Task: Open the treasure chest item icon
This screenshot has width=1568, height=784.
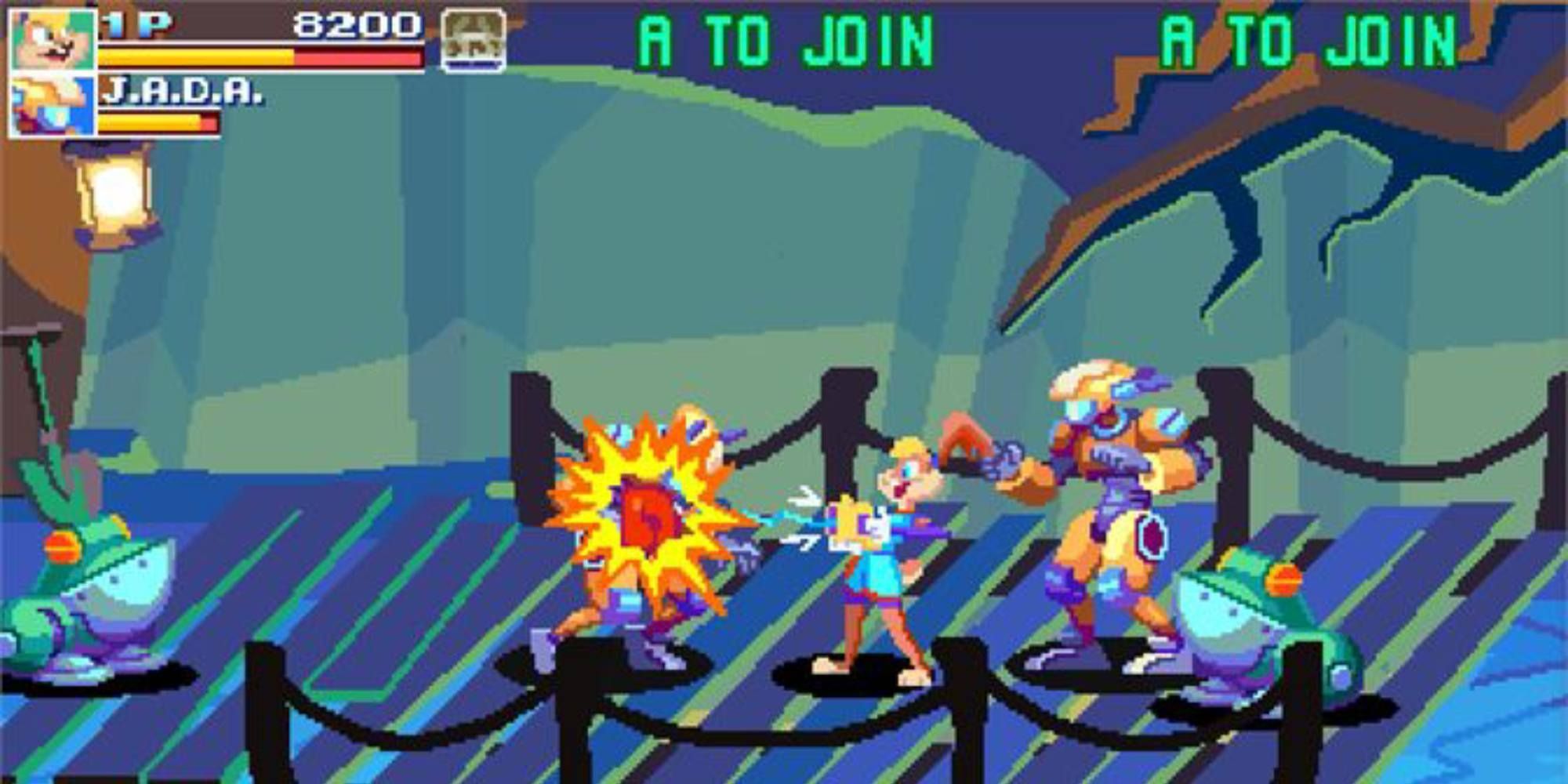Action: pos(471,39)
